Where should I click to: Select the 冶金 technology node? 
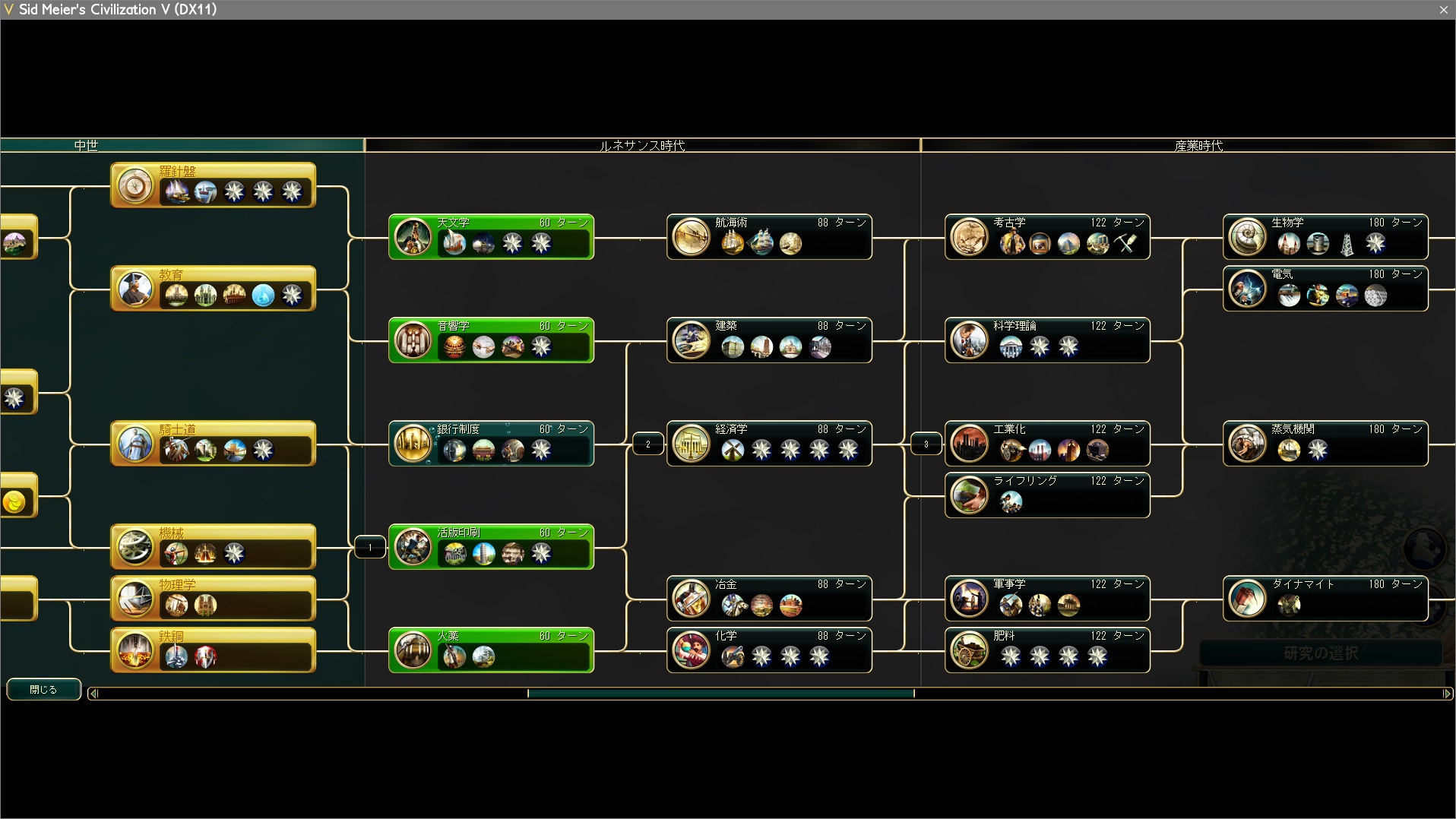pos(769,599)
